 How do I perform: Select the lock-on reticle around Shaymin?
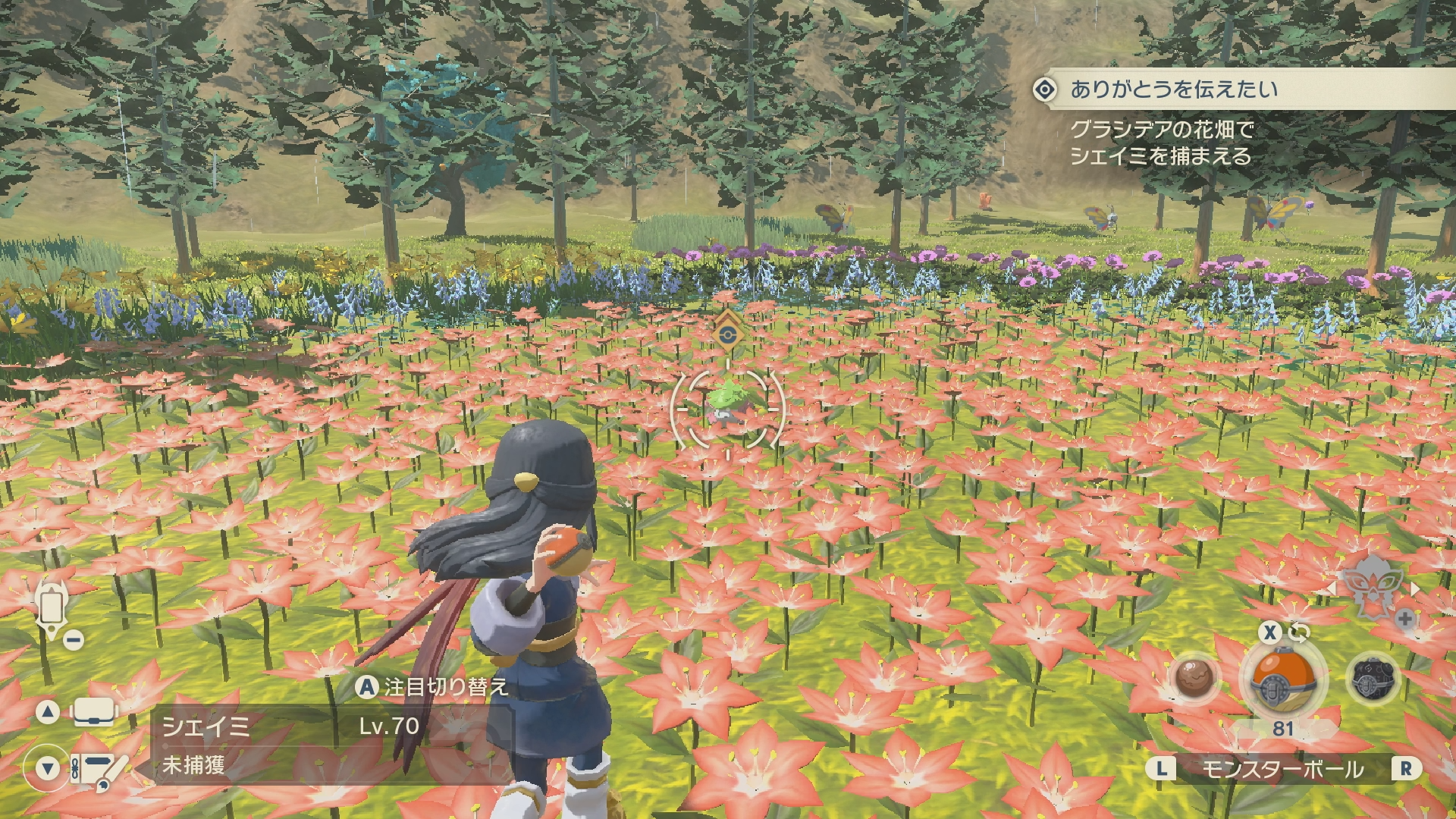tap(728, 409)
